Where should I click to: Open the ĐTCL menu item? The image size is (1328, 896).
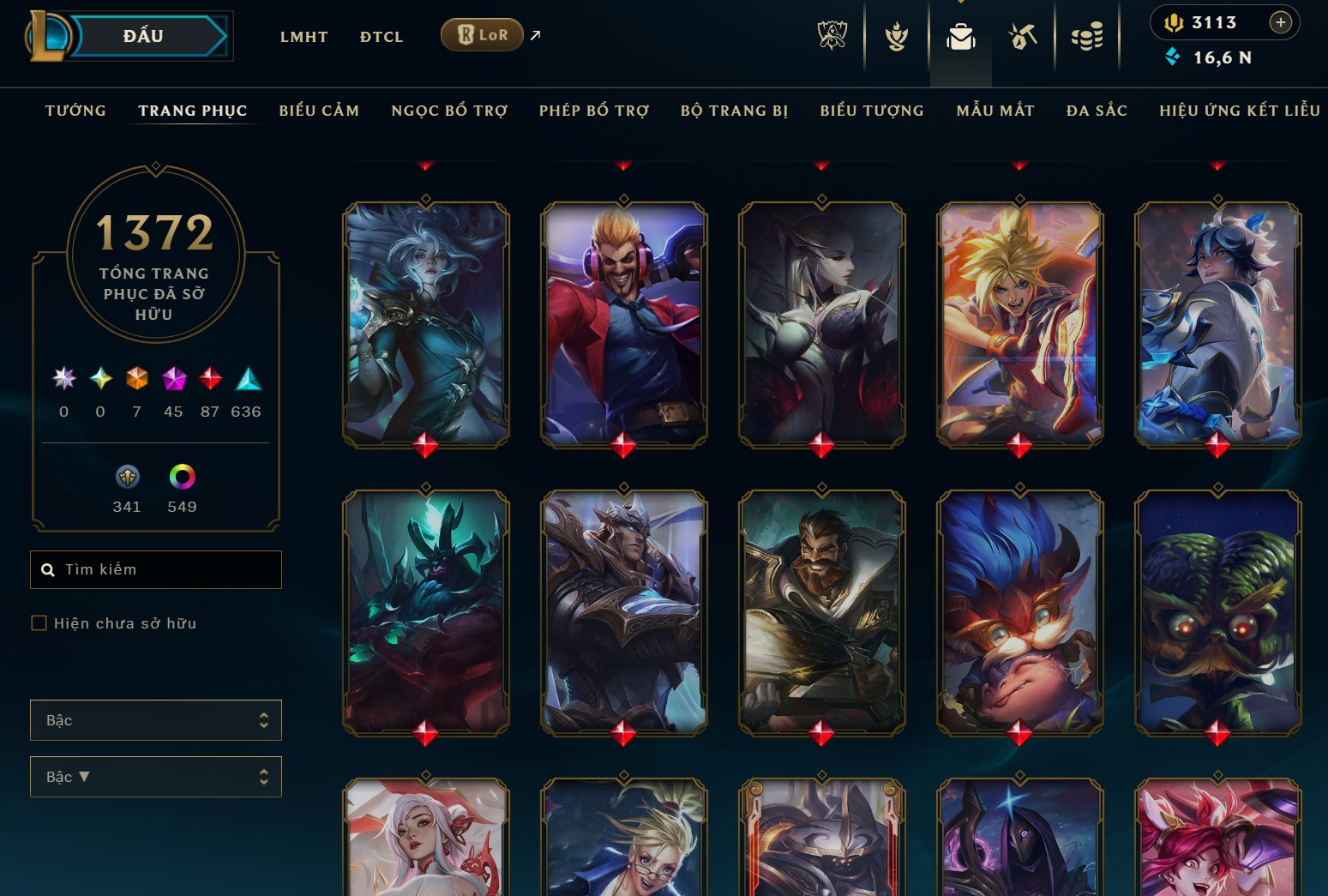click(381, 36)
